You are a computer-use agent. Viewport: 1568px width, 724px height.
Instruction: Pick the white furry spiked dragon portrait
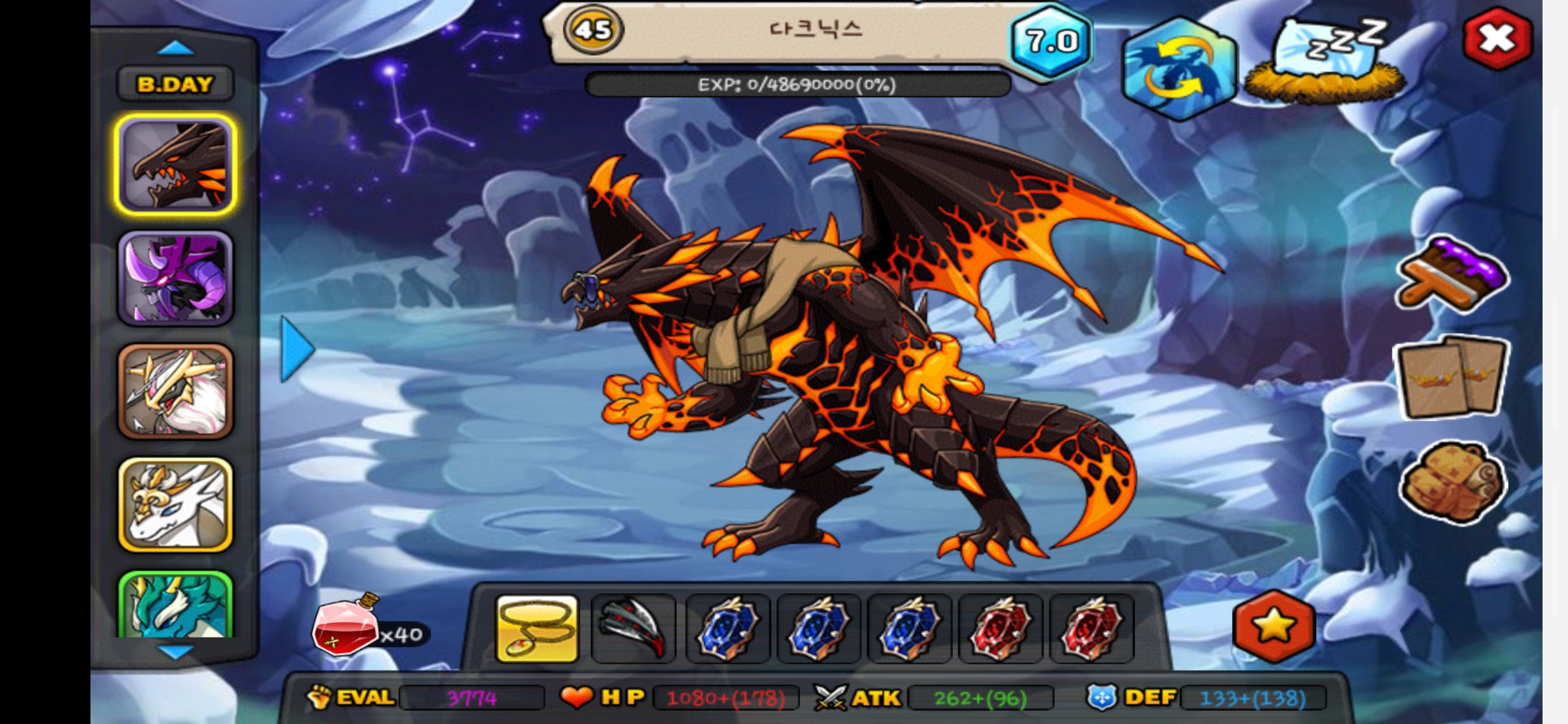pos(176,391)
